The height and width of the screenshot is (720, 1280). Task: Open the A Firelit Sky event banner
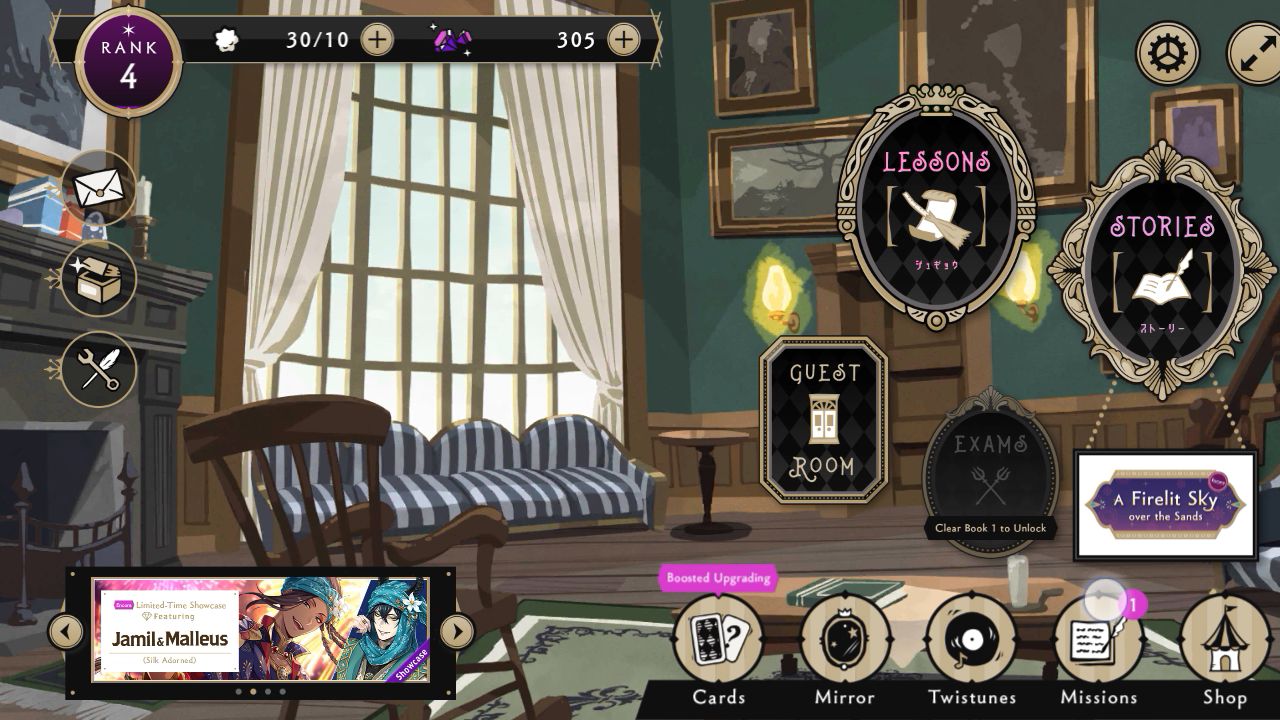[x=1165, y=505]
